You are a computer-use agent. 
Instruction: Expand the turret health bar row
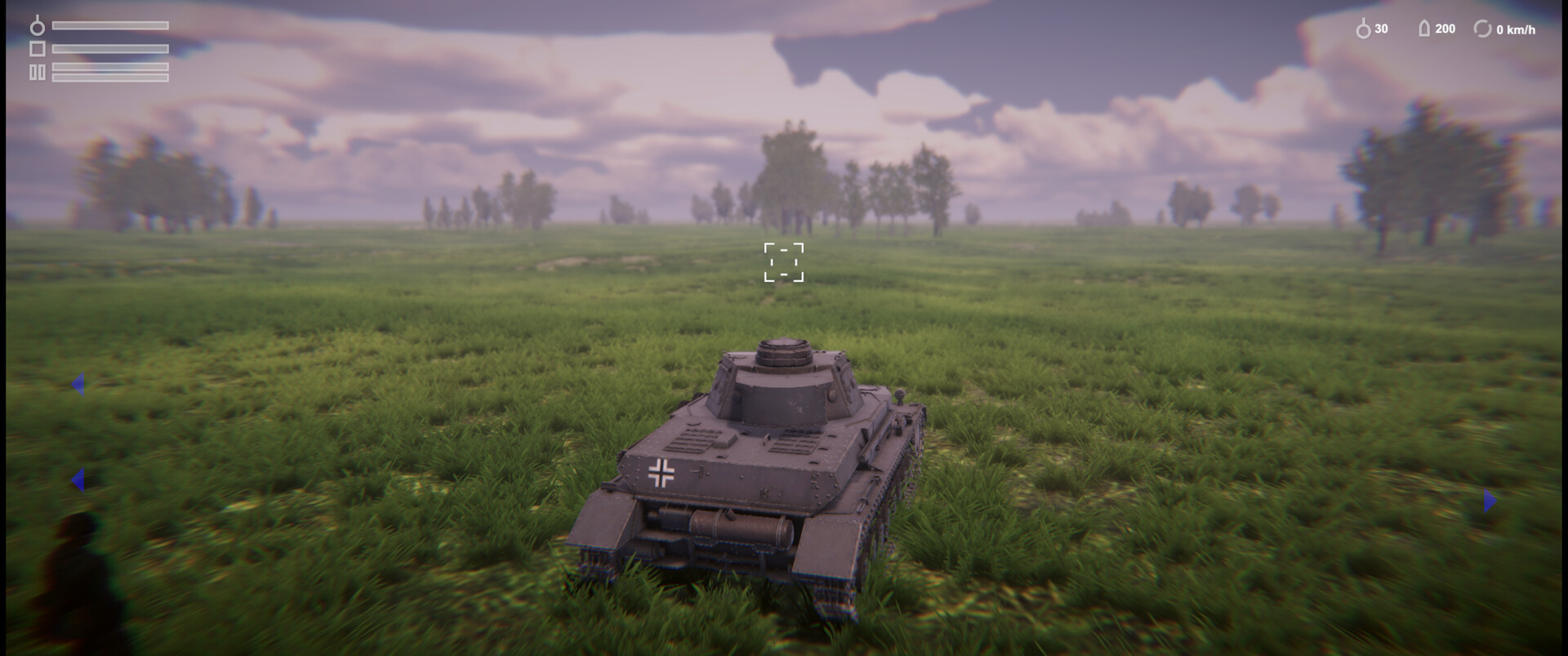click(x=109, y=49)
